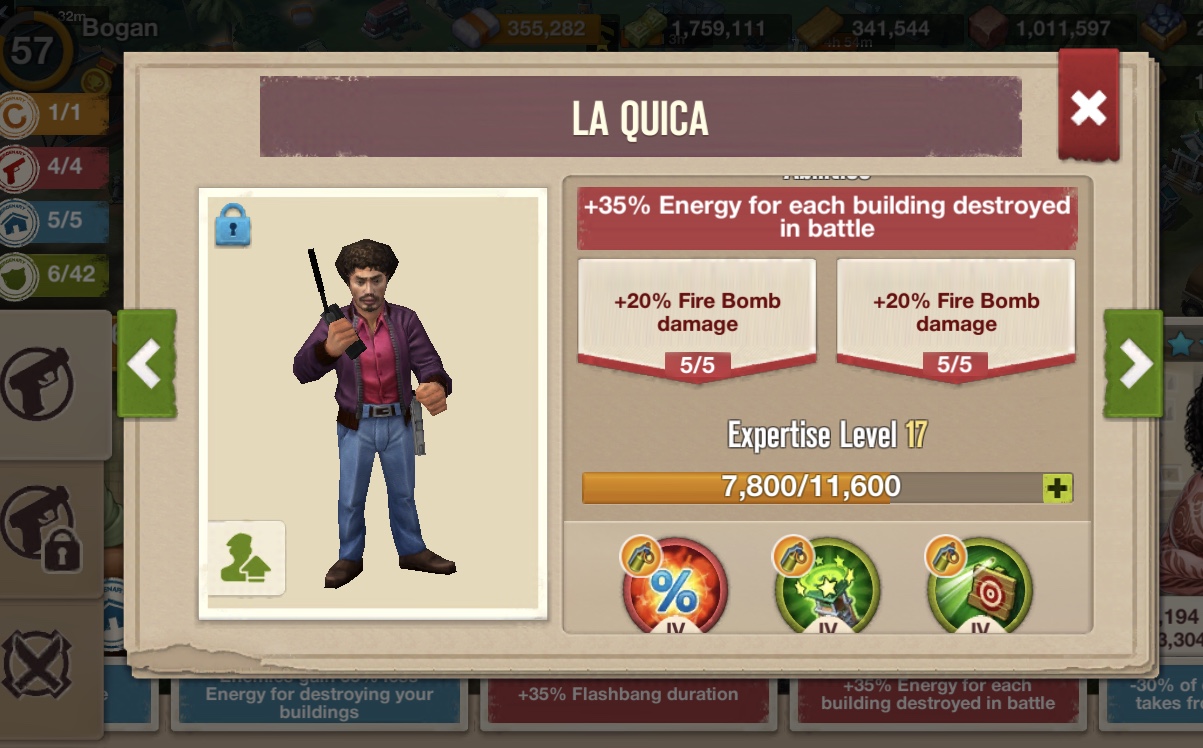Tap the level 57 player badge
The width and height of the screenshot is (1203, 748).
tap(32, 50)
